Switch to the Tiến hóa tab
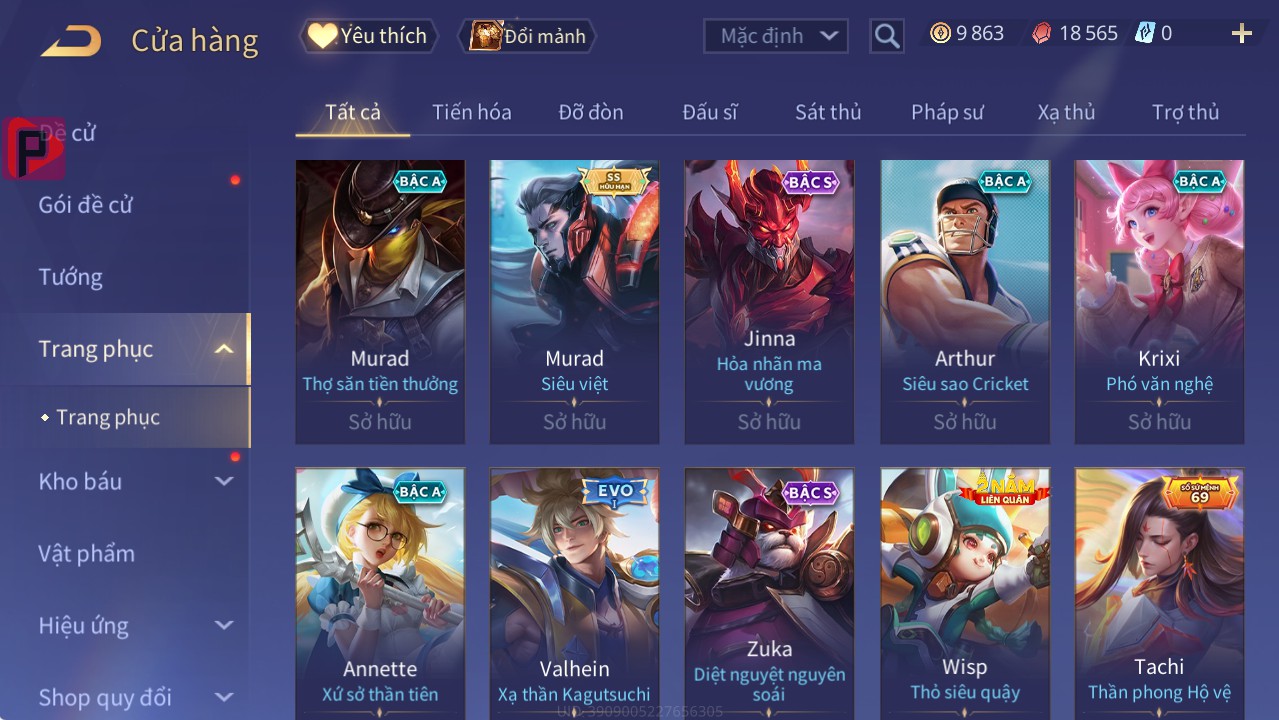1279x720 pixels. click(x=471, y=112)
